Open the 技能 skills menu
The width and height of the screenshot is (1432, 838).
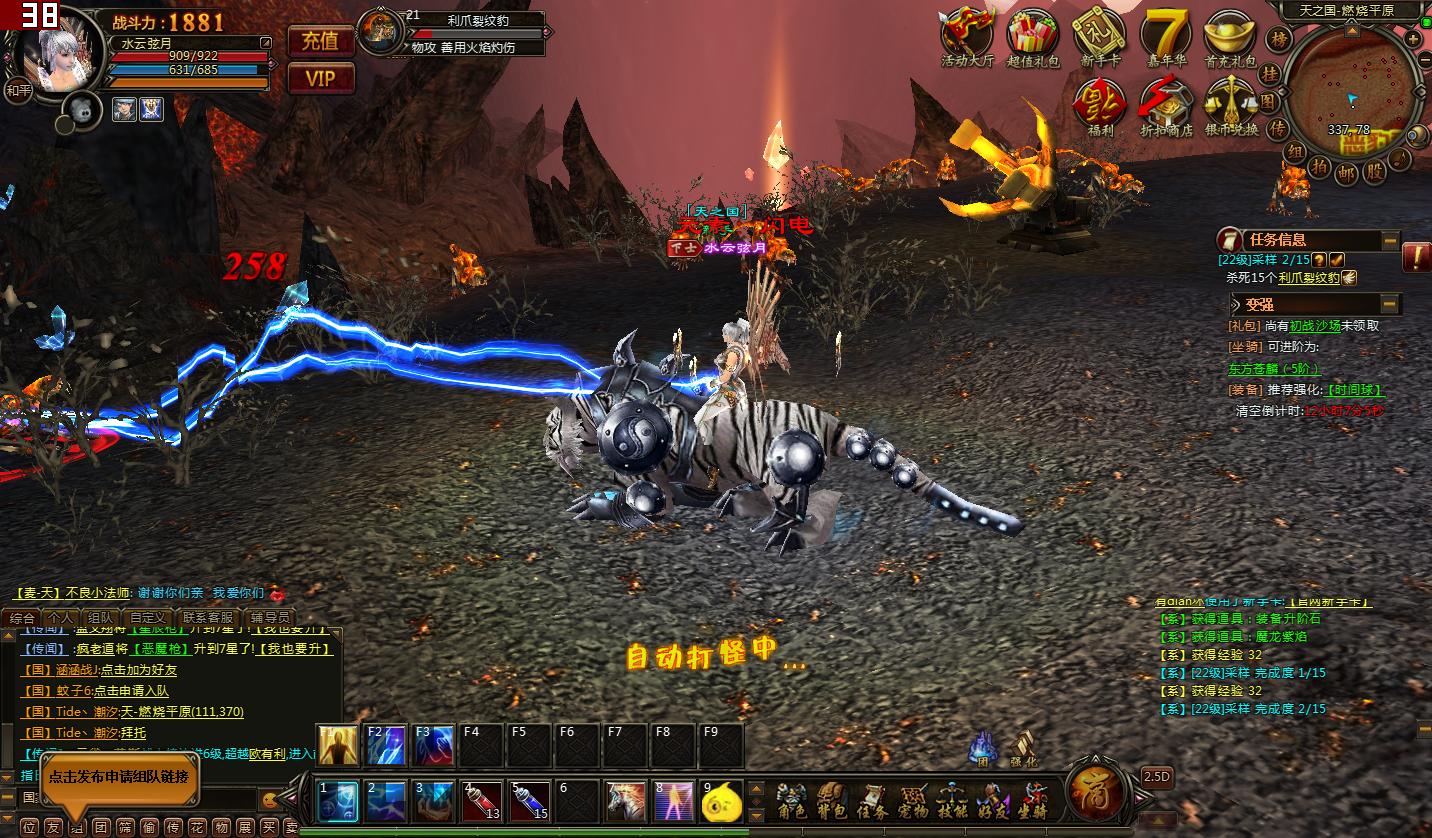click(951, 802)
